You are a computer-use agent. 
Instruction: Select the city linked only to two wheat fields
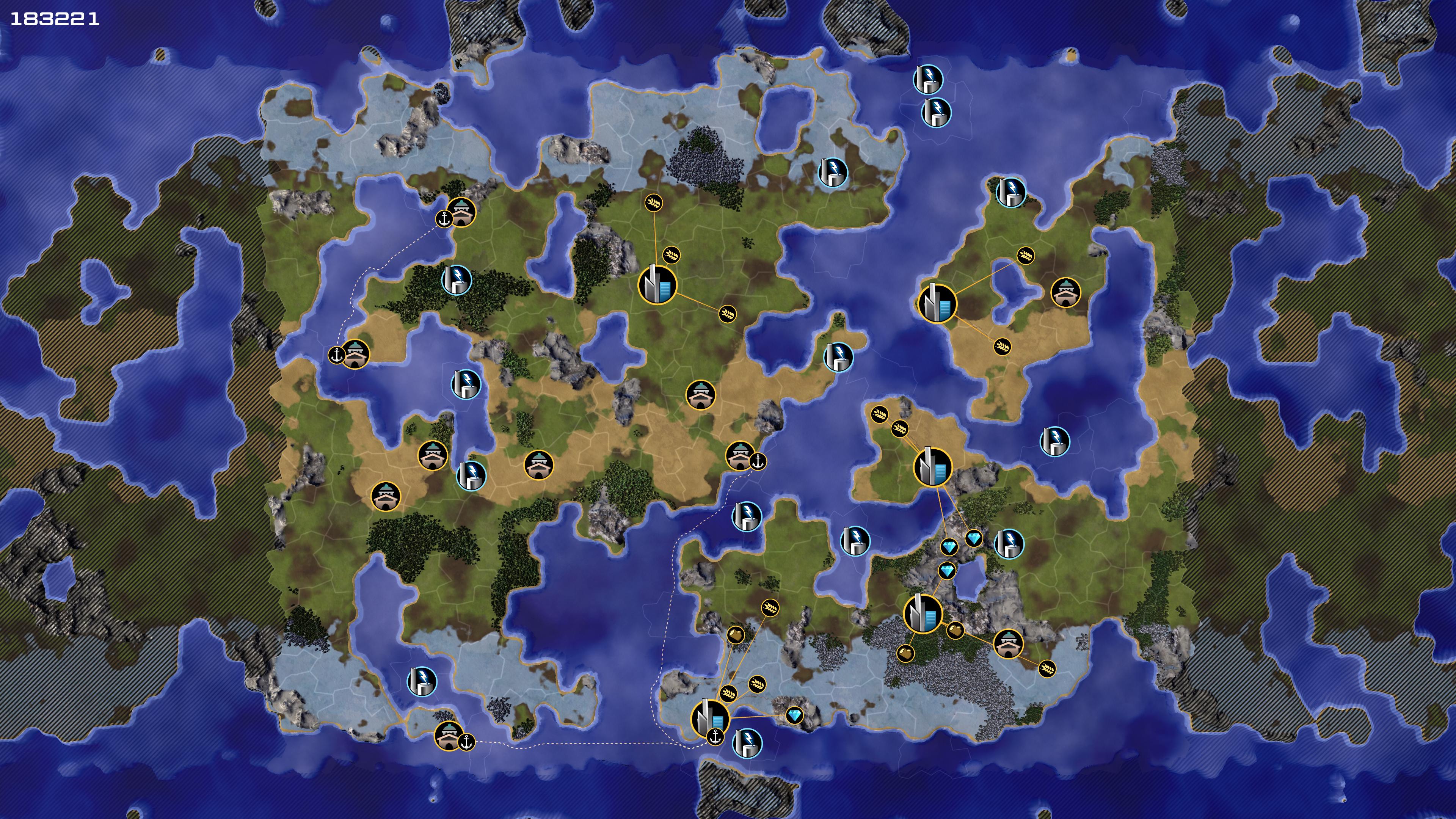[x=937, y=303]
